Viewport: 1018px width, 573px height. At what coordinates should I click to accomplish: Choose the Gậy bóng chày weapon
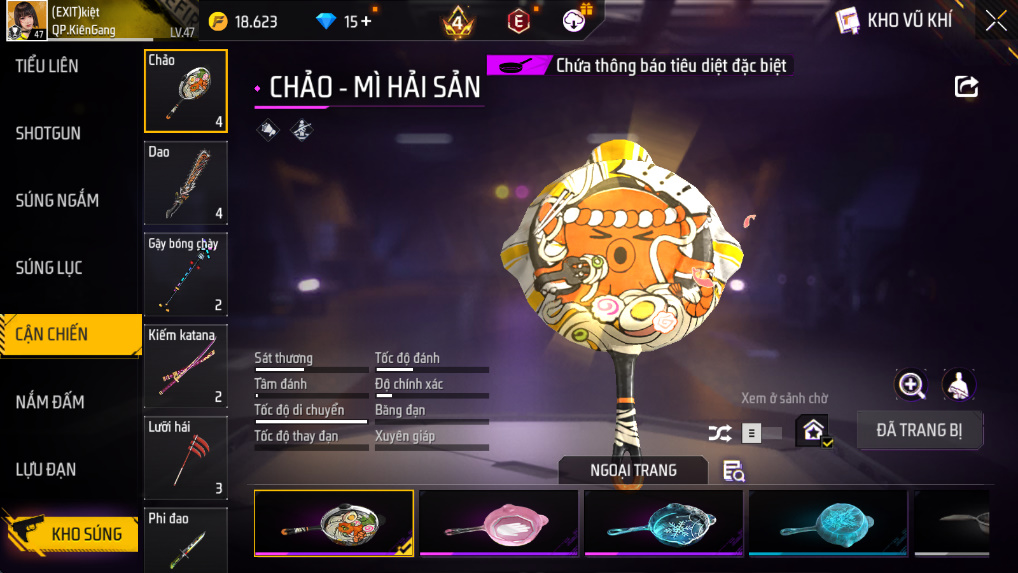click(x=186, y=274)
